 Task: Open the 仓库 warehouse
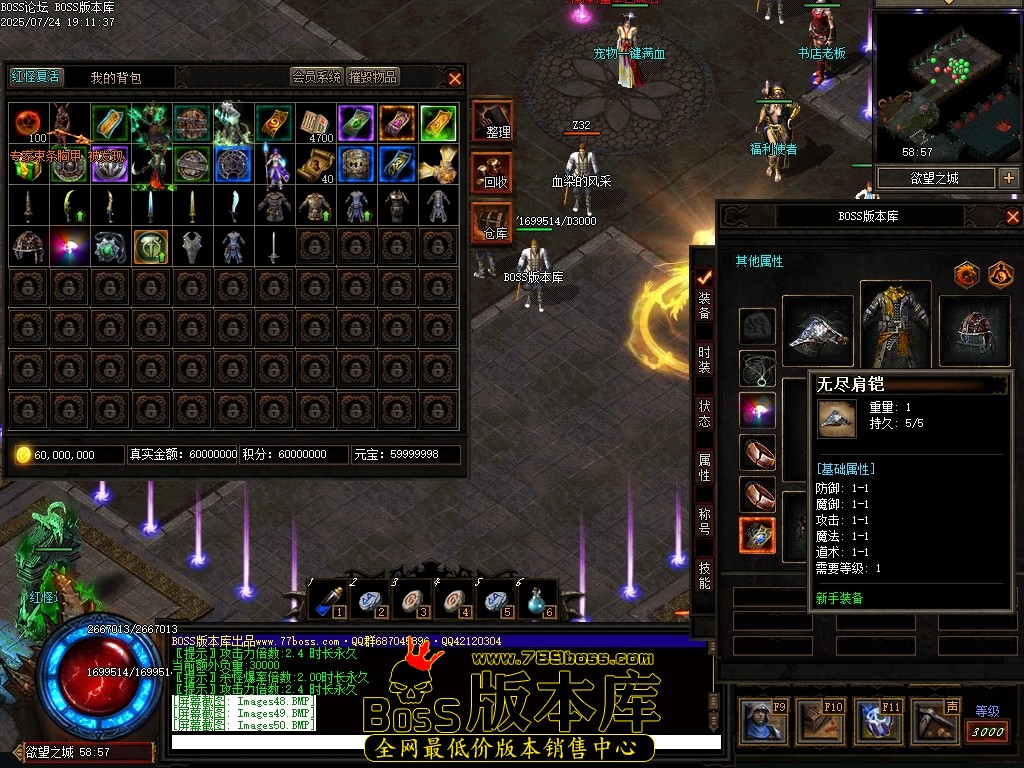click(x=492, y=223)
